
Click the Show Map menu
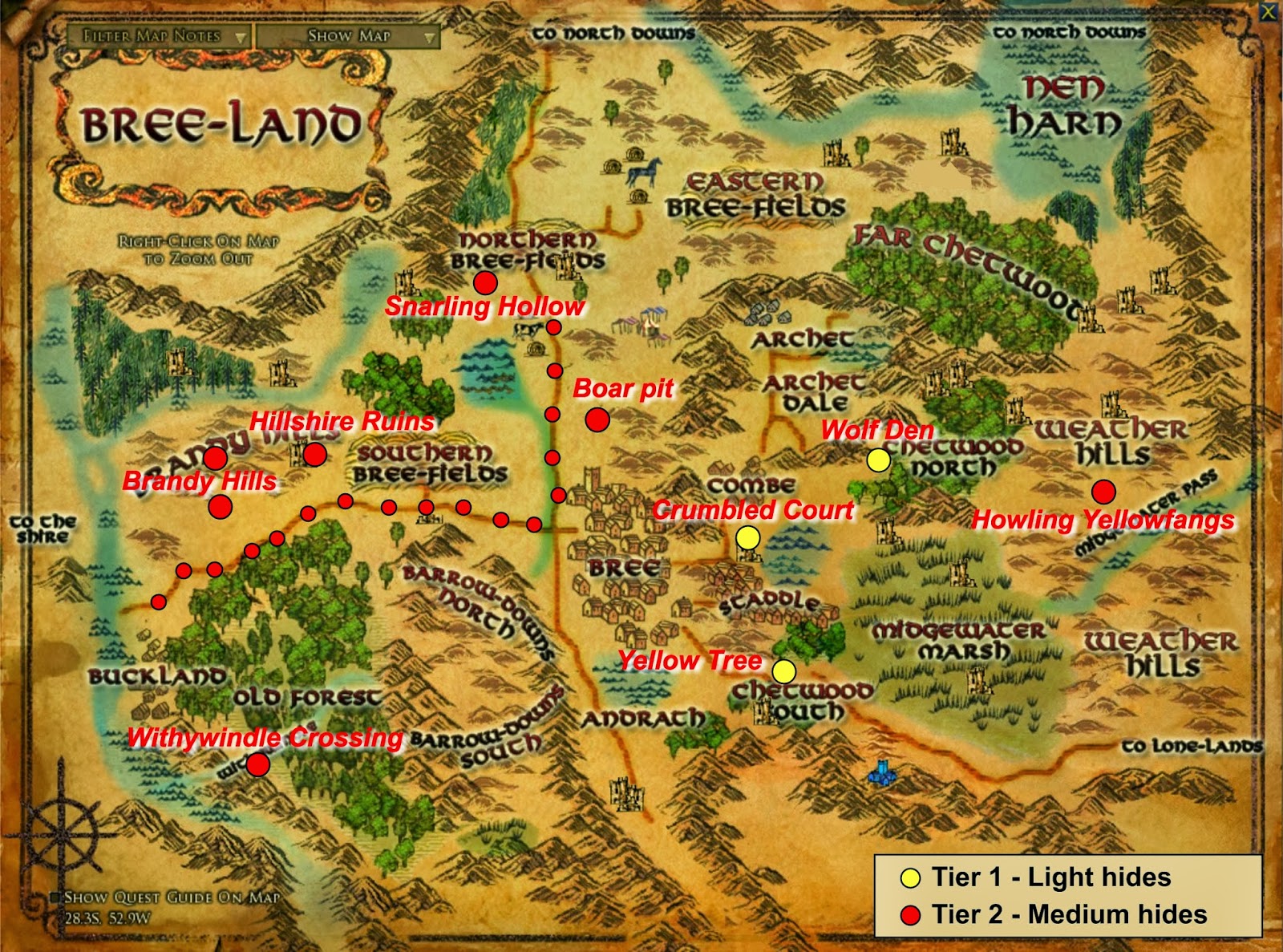[349, 36]
